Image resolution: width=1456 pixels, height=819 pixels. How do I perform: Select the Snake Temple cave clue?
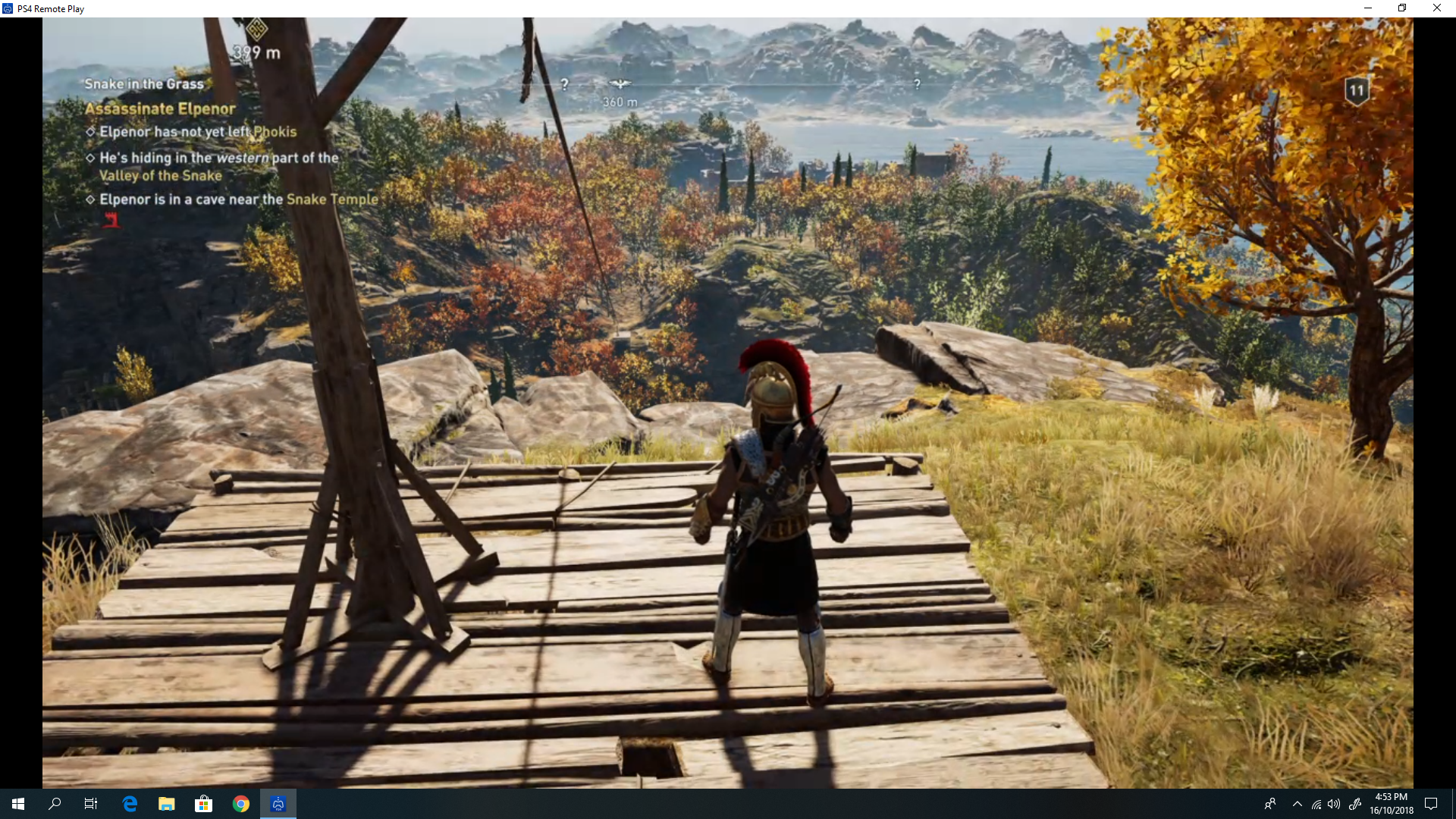(x=238, y=199)
